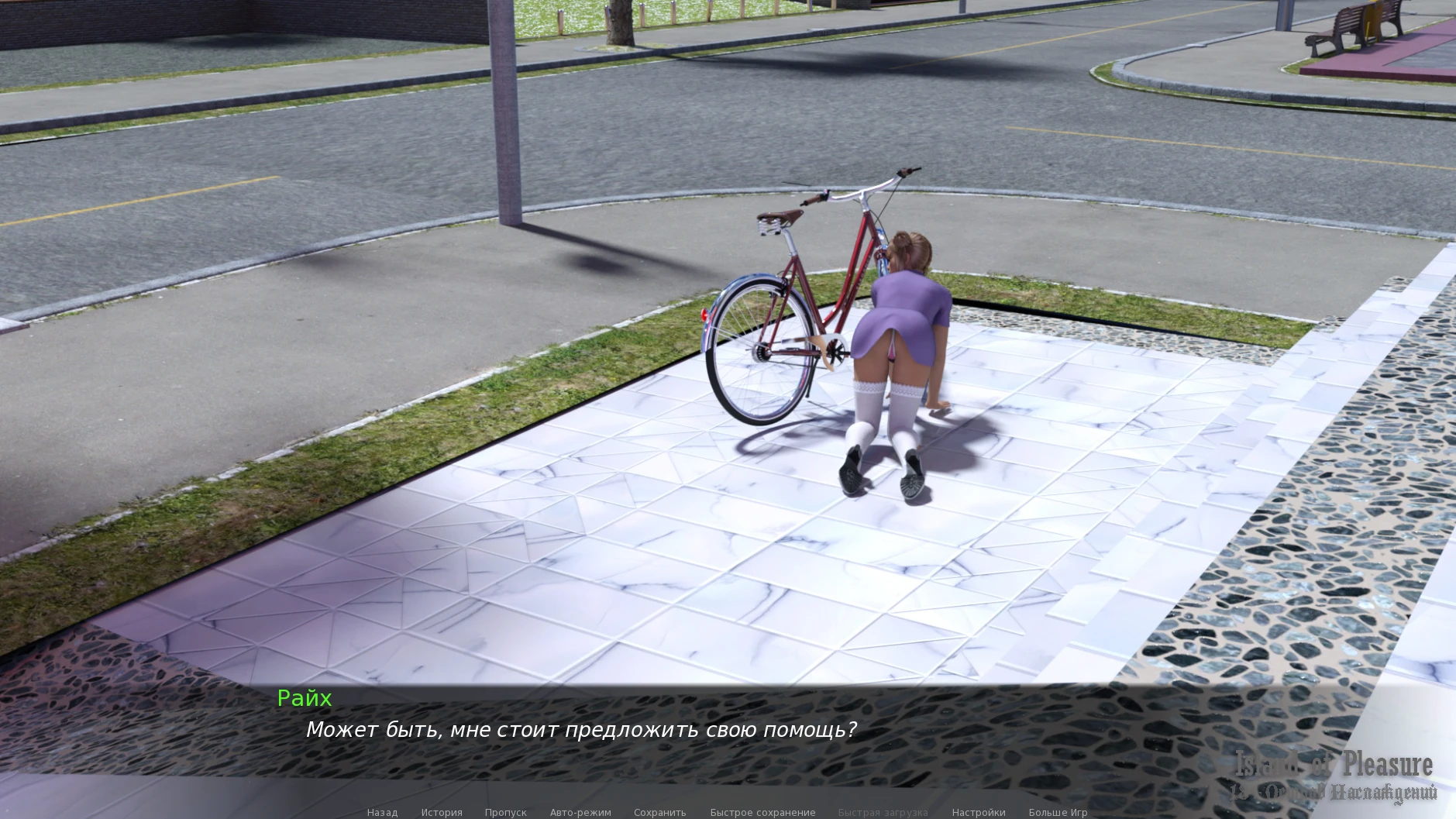Open the Больше Игр link
The image size is (1456, 819).
(1058, 812)
